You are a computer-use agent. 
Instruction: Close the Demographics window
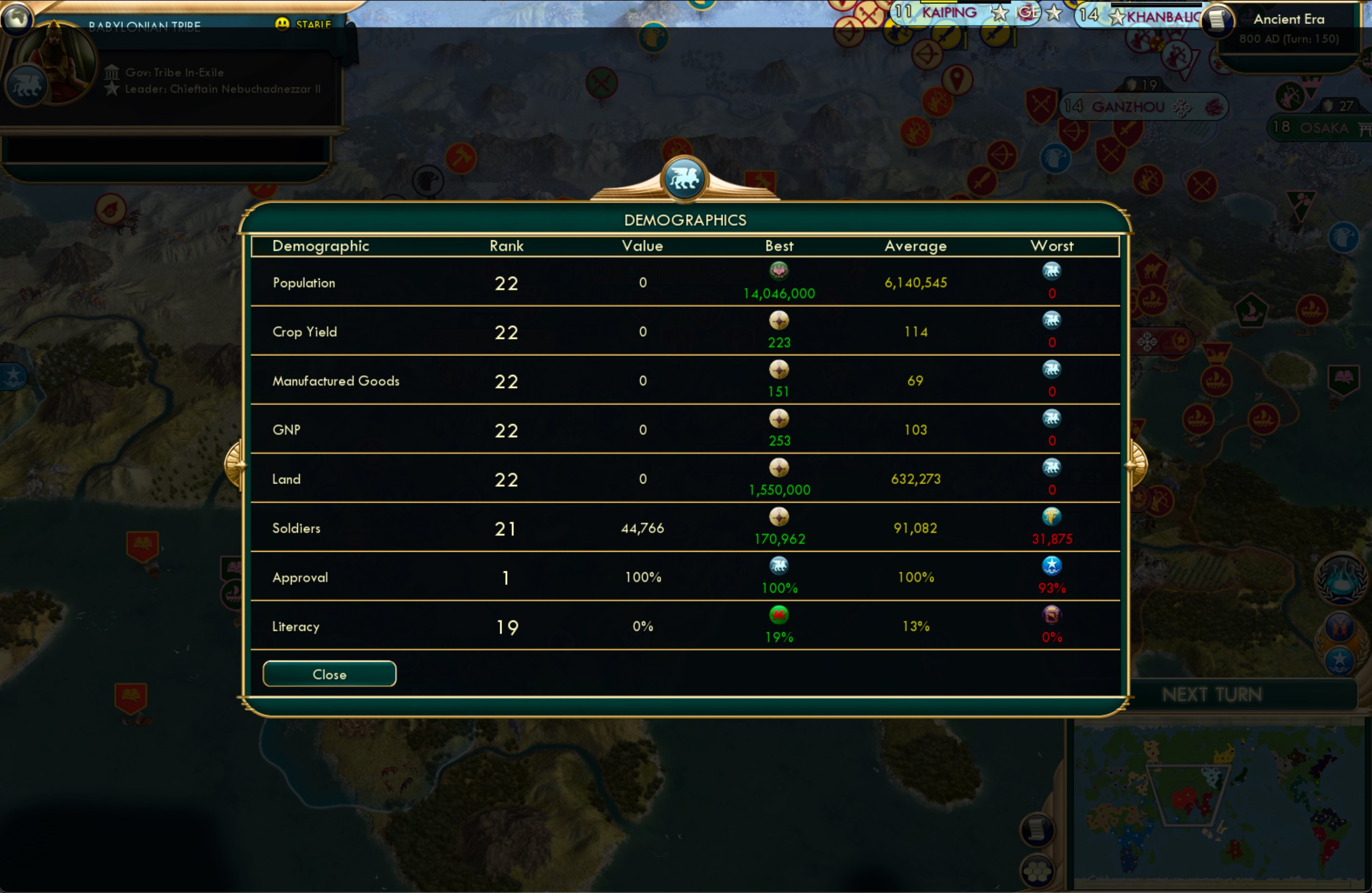(329, 674)
